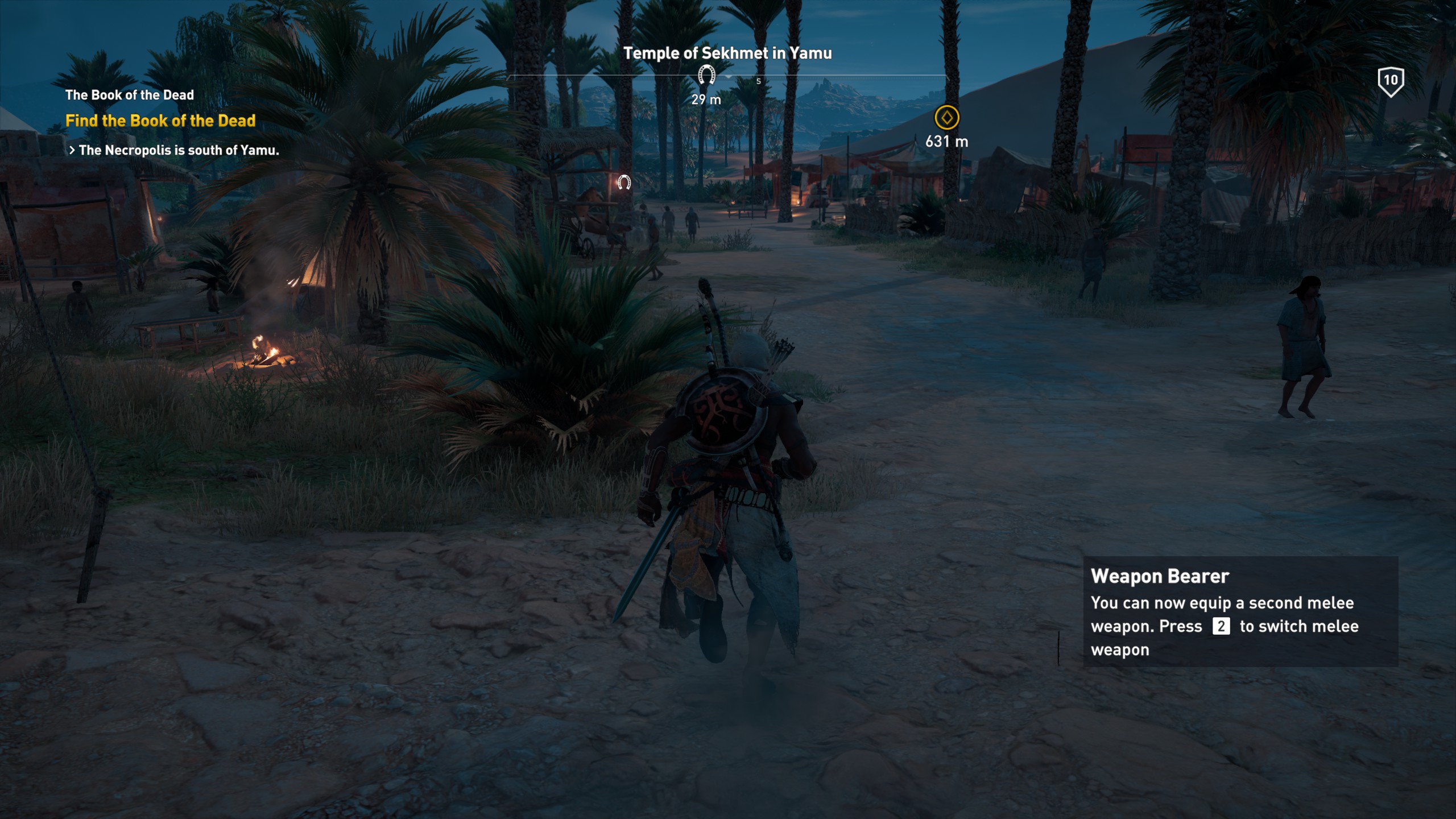Click the S direction marker on the compass
1456x819 pixels.
[758, 81]
